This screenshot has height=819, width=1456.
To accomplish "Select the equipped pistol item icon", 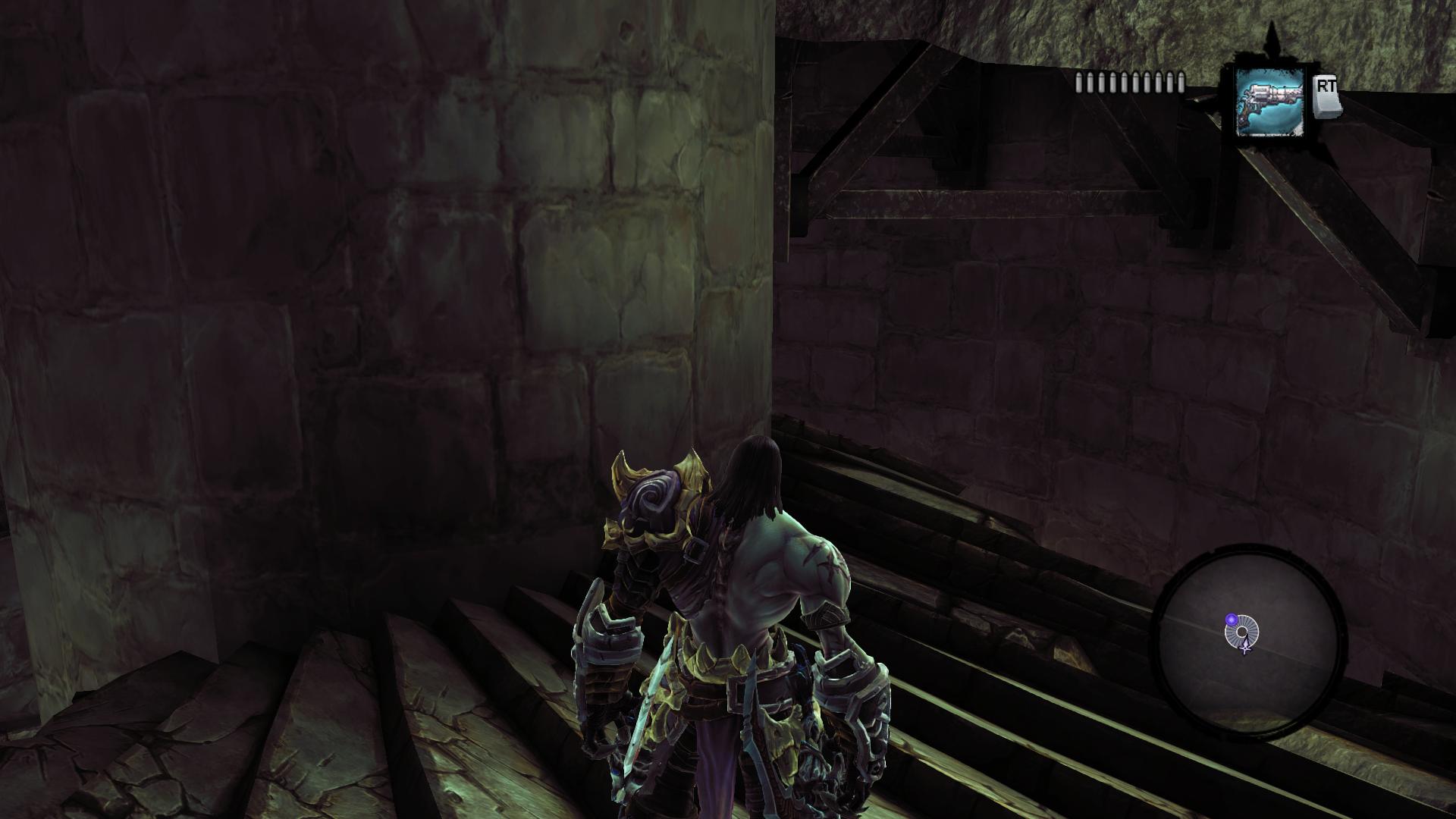I will pos(1269,102).
